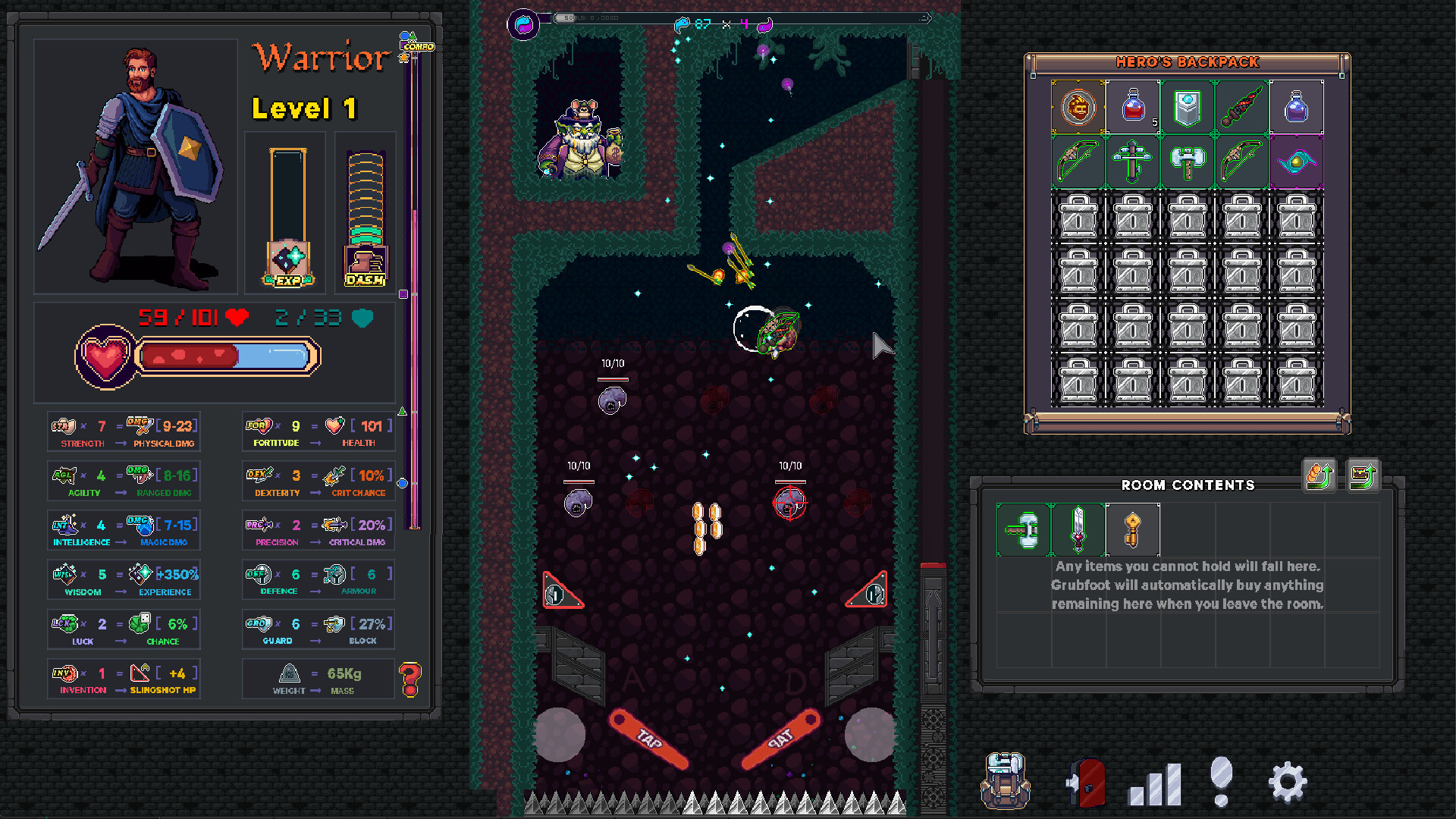The width and height of the screenshot is (1456, 819).
Task: Select the diamond shield in Hero's Backpack
Action: click(x=1188, y=107)
